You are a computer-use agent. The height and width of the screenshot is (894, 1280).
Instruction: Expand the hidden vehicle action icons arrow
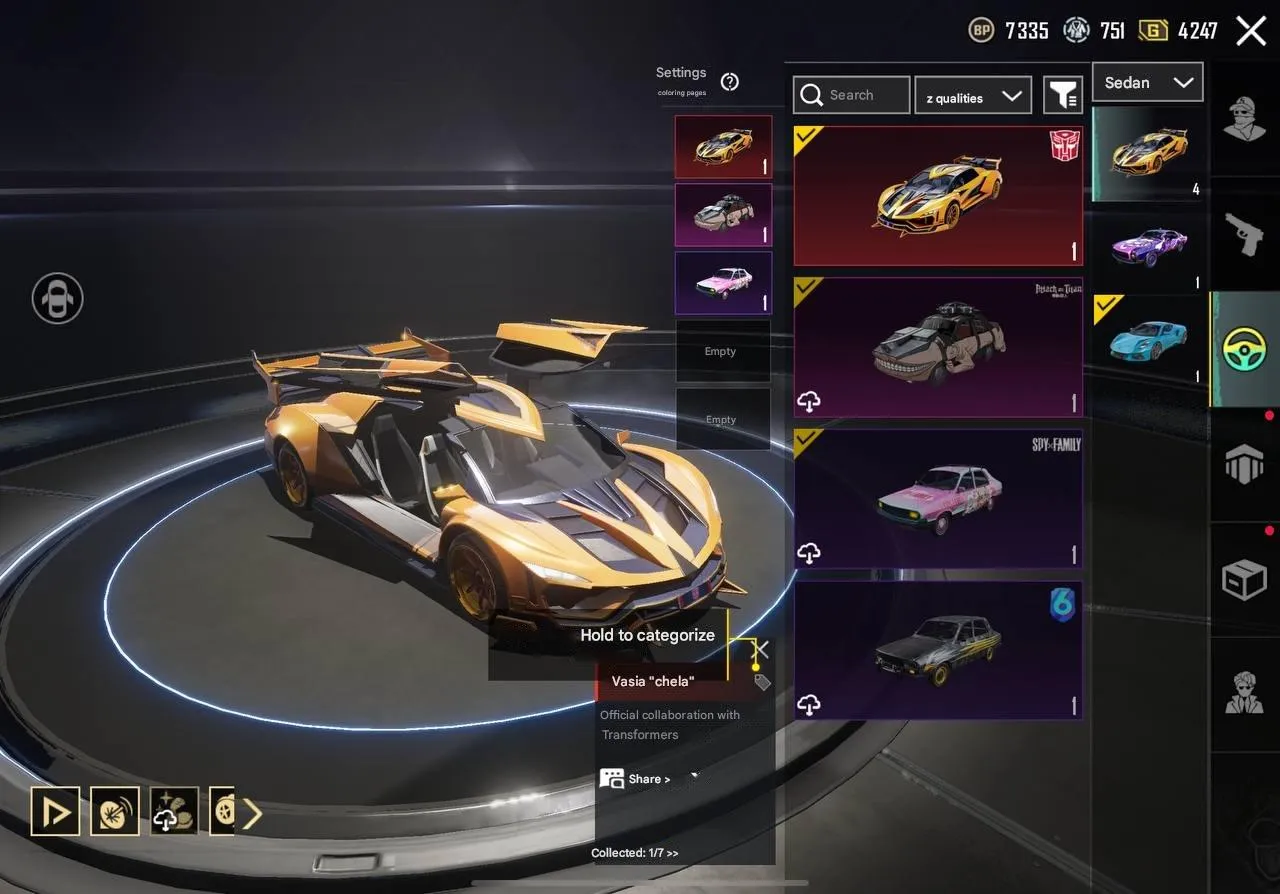pos(254,812)
